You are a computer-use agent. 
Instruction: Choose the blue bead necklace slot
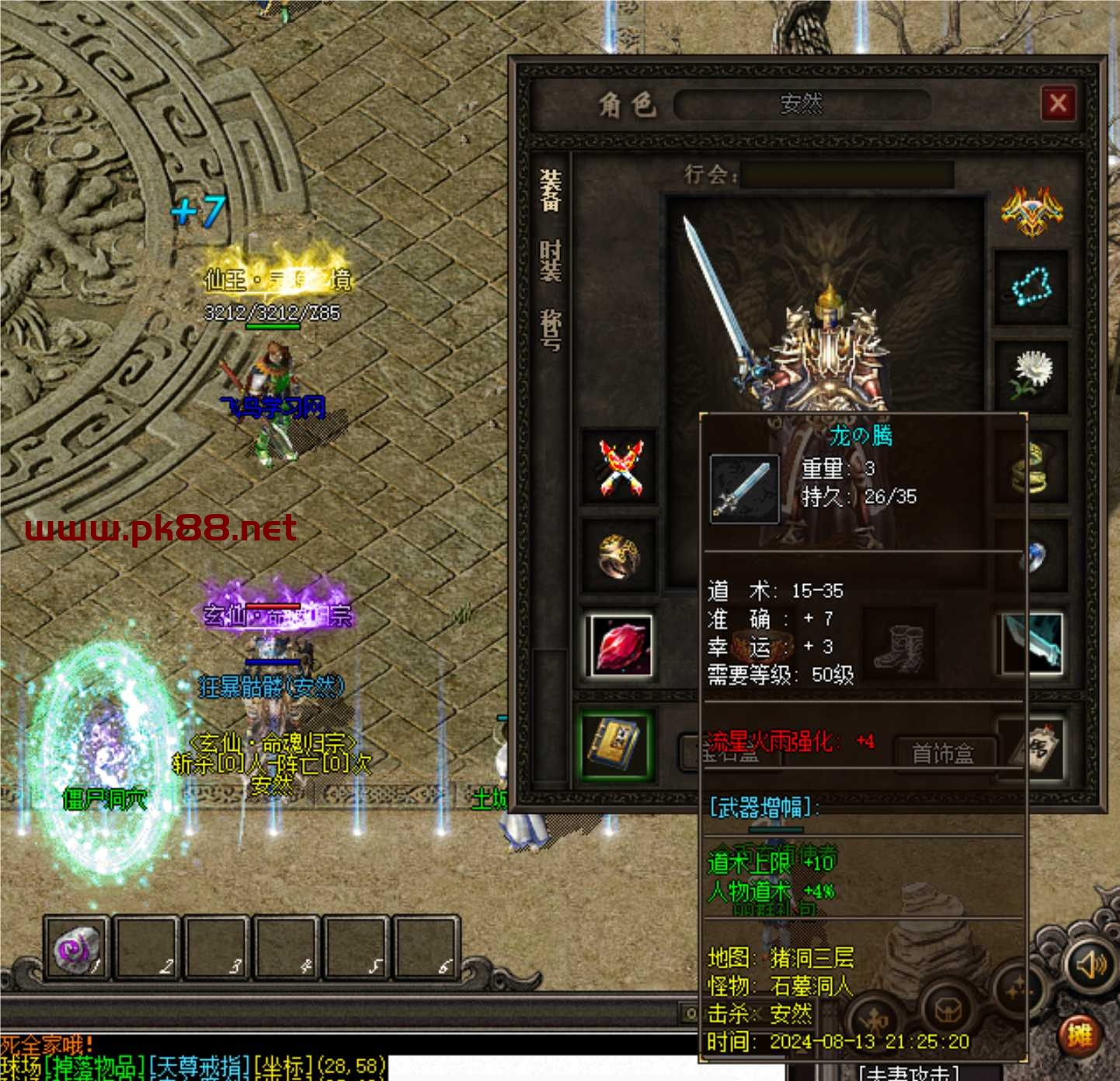[1031, 287]
